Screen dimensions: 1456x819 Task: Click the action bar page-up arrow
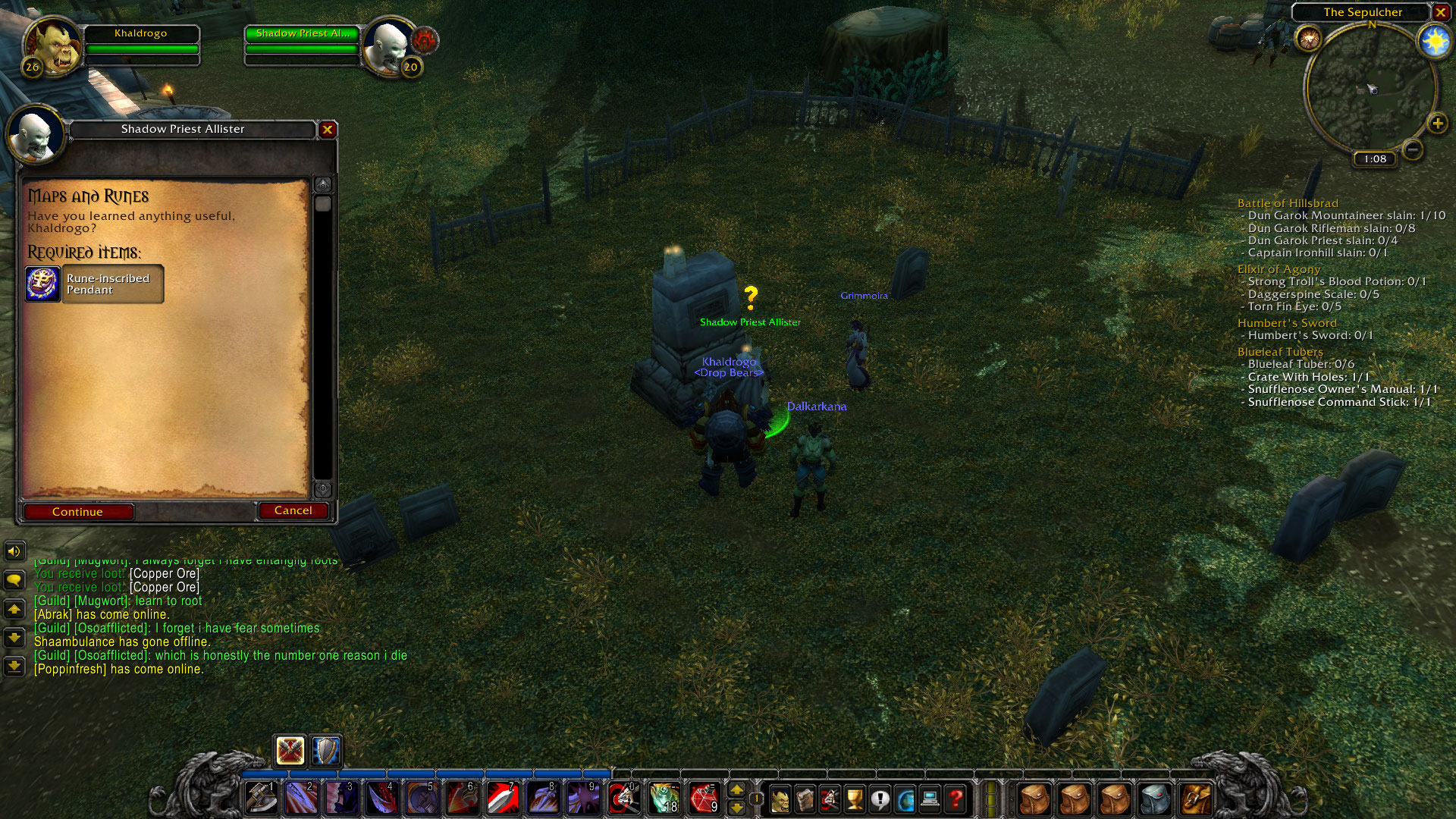click(737, 791)
